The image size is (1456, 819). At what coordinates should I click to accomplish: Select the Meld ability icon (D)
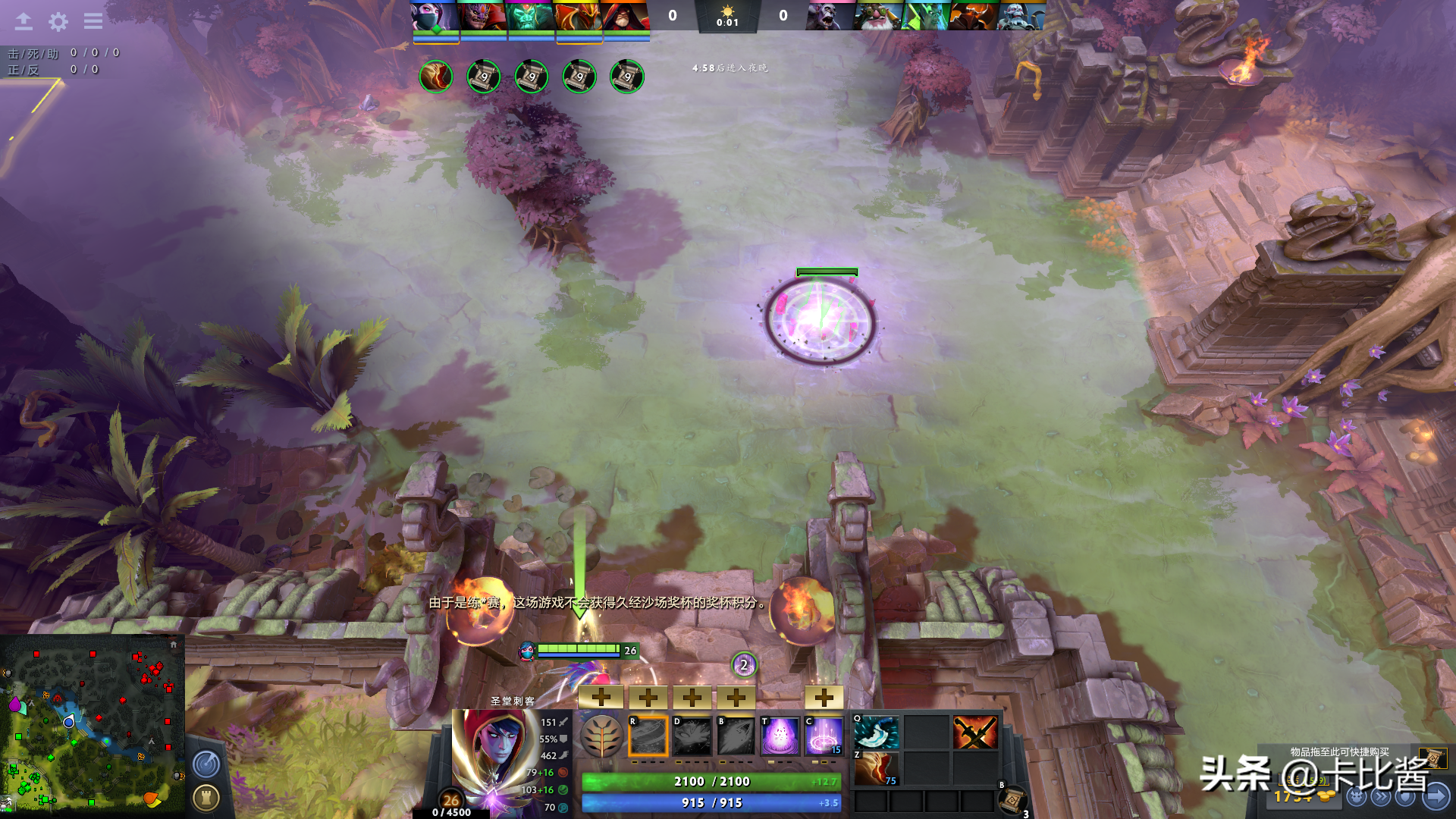692,736
